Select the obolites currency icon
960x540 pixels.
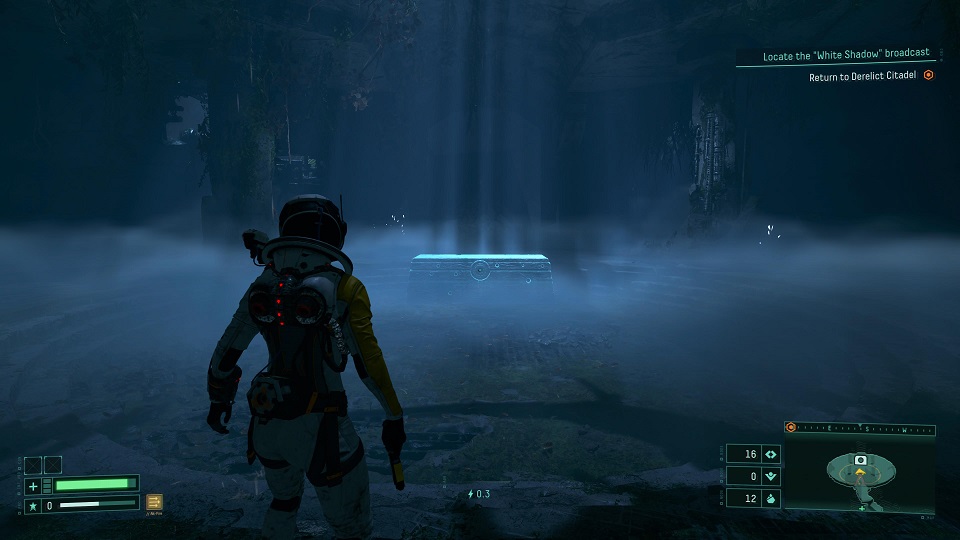tap(770, 454)
